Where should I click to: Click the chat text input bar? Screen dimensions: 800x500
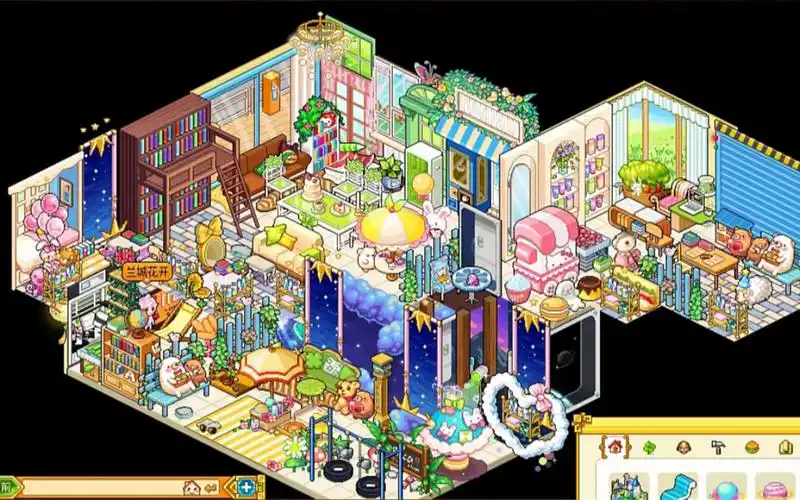pos(100,488)
